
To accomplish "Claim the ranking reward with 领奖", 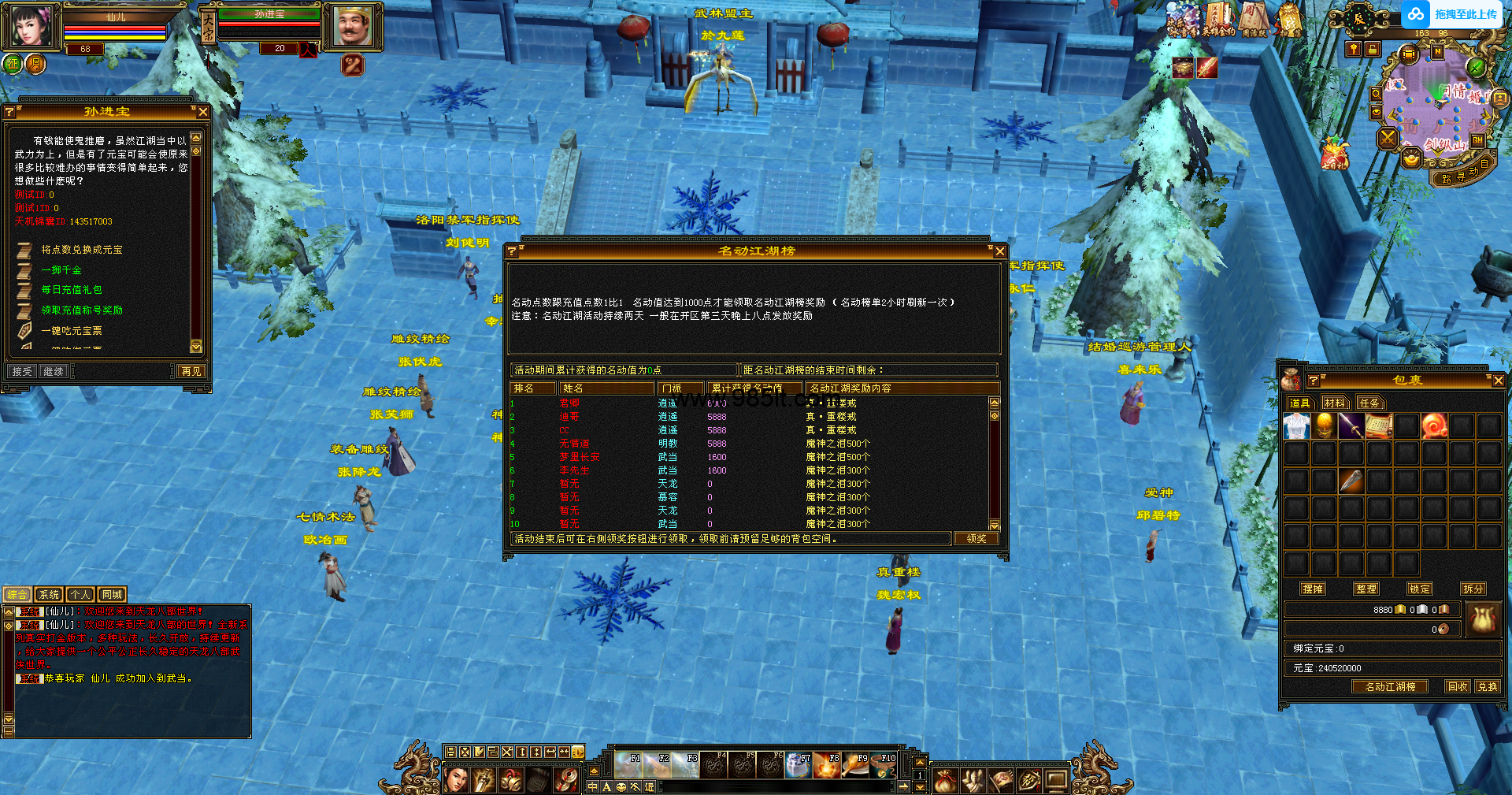I will pos(976,539).
